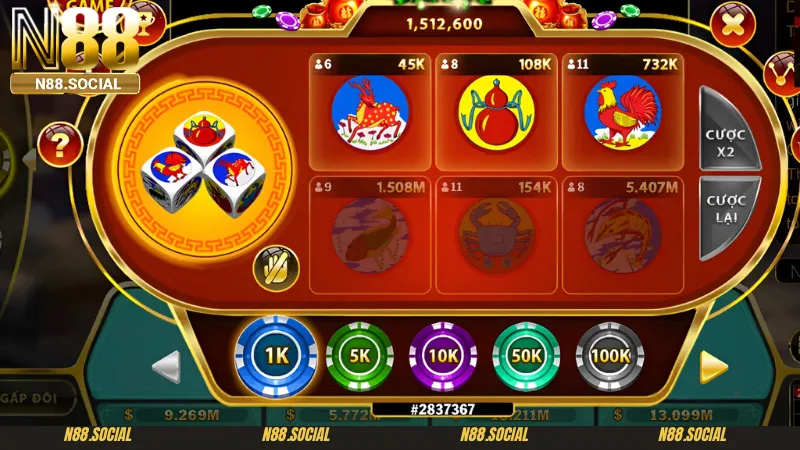Screen dimensions: 800x450
Task: Select the 5K green chip
Action: (360, 355)
